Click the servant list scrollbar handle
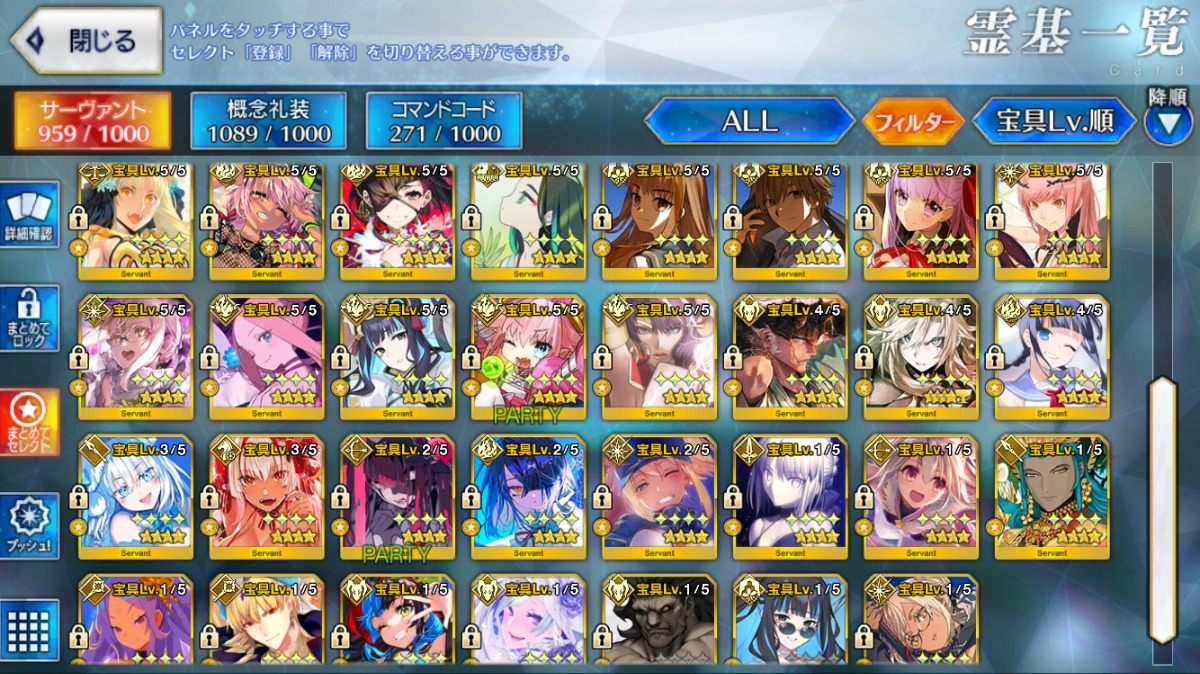Image resolution: width=1200 pixels, height=674 pixels. click(x=1162, y=510)
